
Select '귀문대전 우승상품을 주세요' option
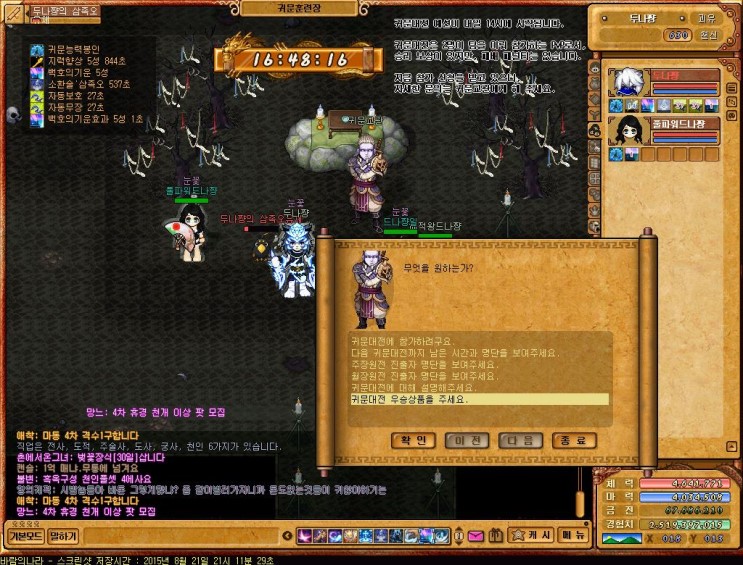click(410, 399)
